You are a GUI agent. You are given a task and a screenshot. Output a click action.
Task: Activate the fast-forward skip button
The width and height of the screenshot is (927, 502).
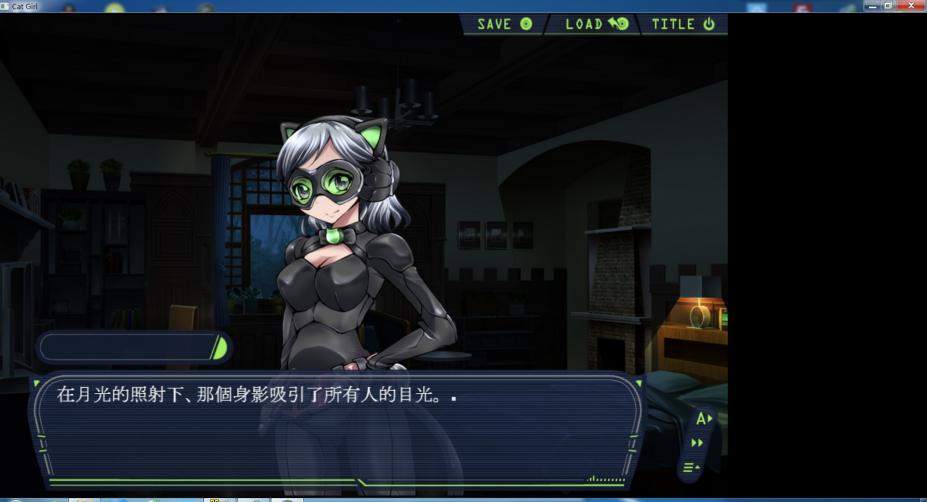click(x=697, y=443)
